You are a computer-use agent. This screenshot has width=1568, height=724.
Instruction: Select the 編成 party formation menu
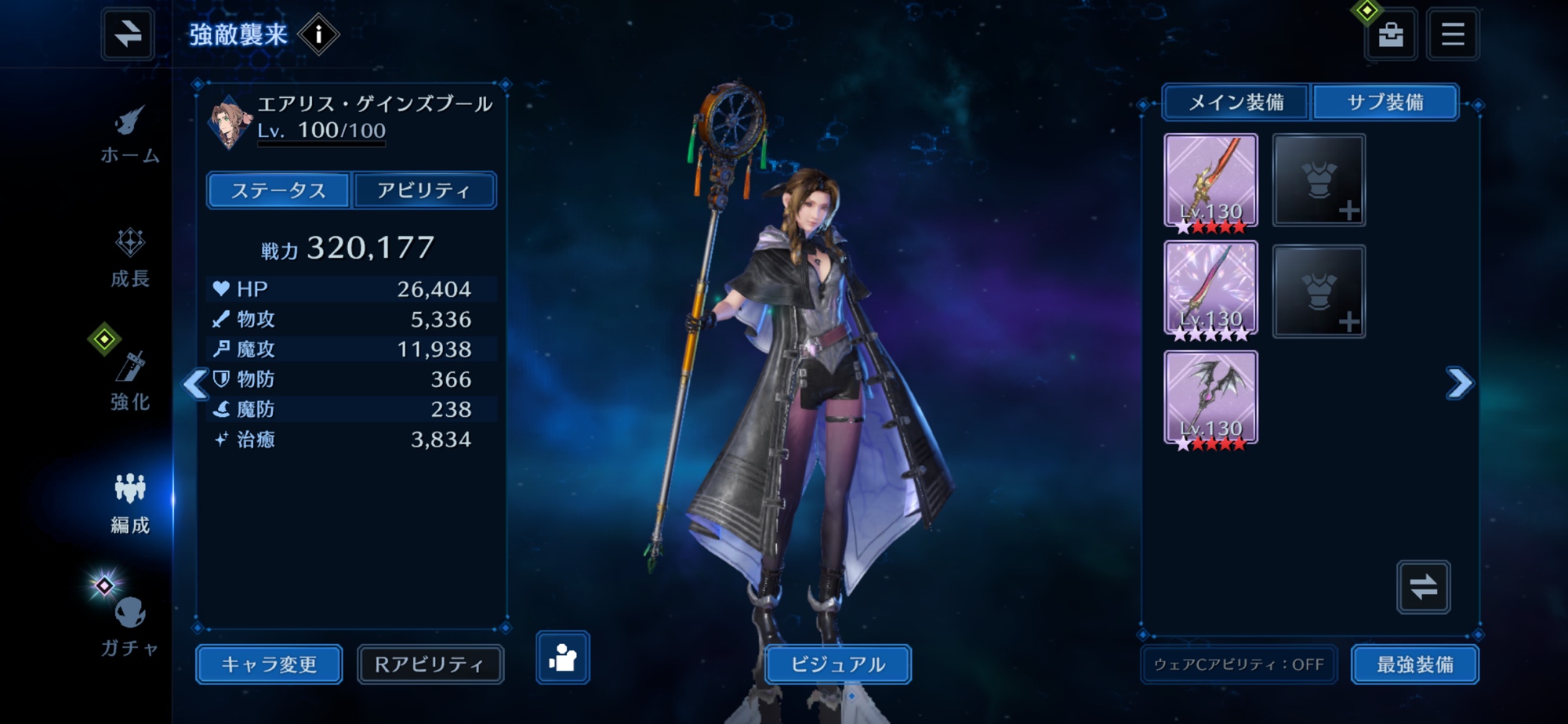(x=130, y=504)
